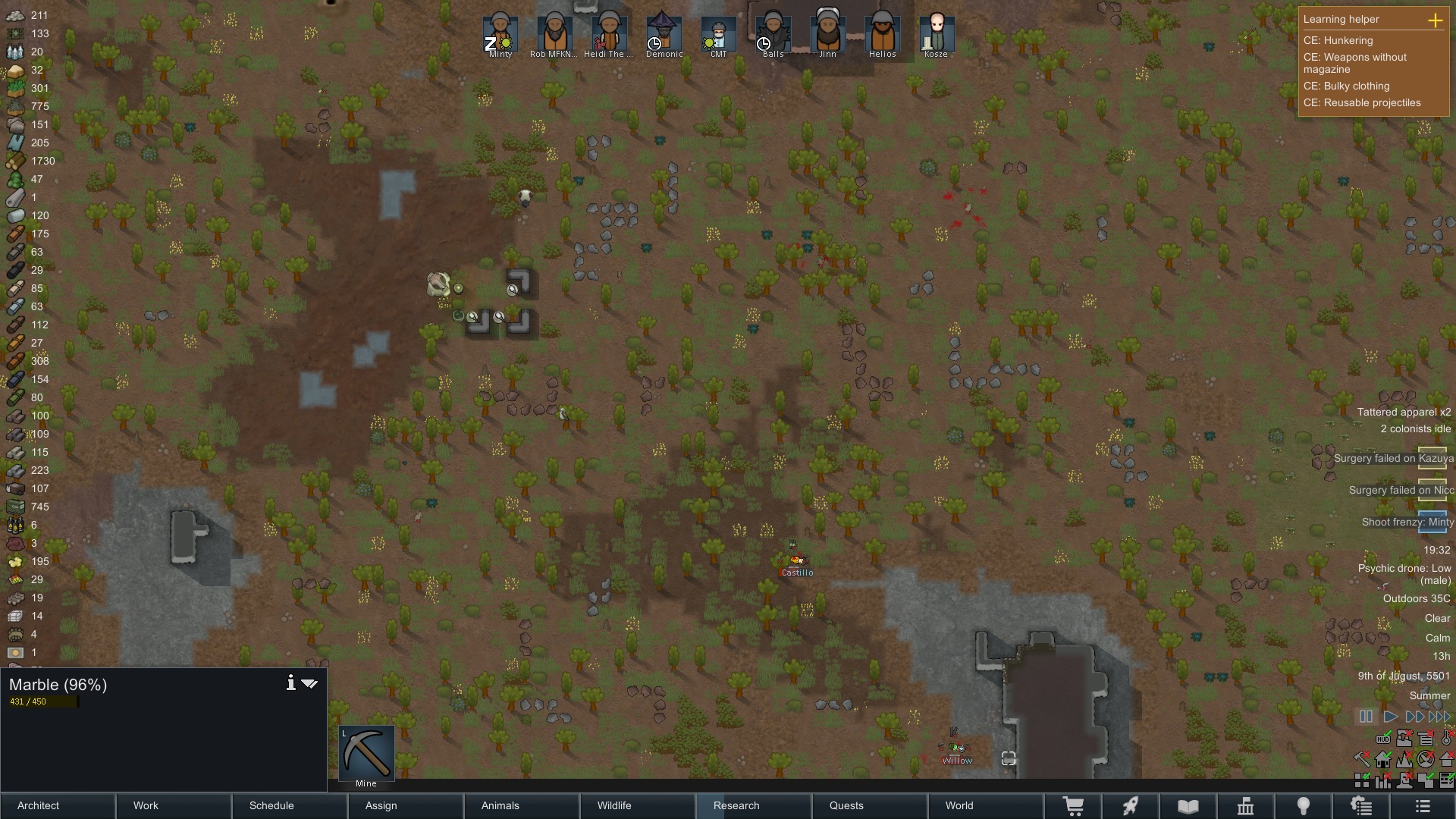Open the 'Tattered apparel x2' alert
The width and height of the screenshot is (1456, 819).
pyautogui.click(x=1403, y=412)
